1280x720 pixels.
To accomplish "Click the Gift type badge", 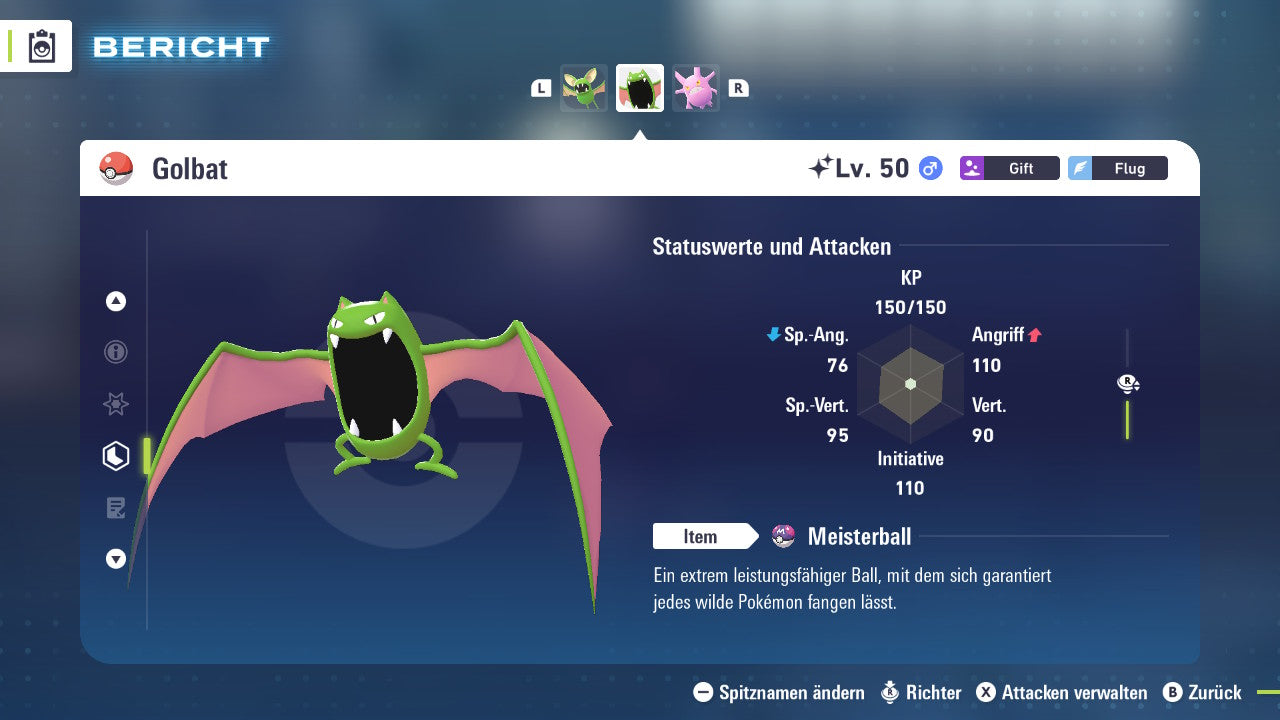I will (x=1009, y=168).
